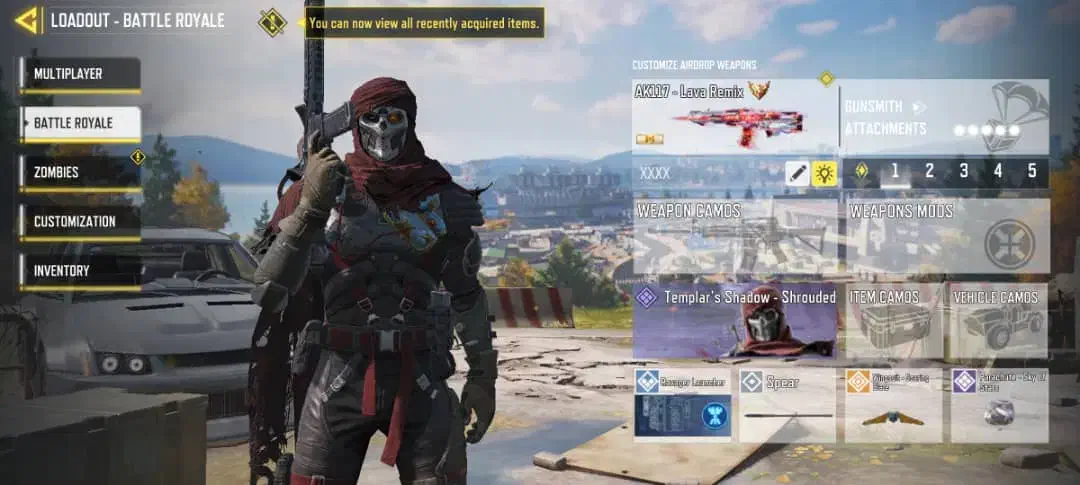The width and height of the screenshot is (1080, 485).
Task: Open the Customization tab
Action: tap(80, 222)
